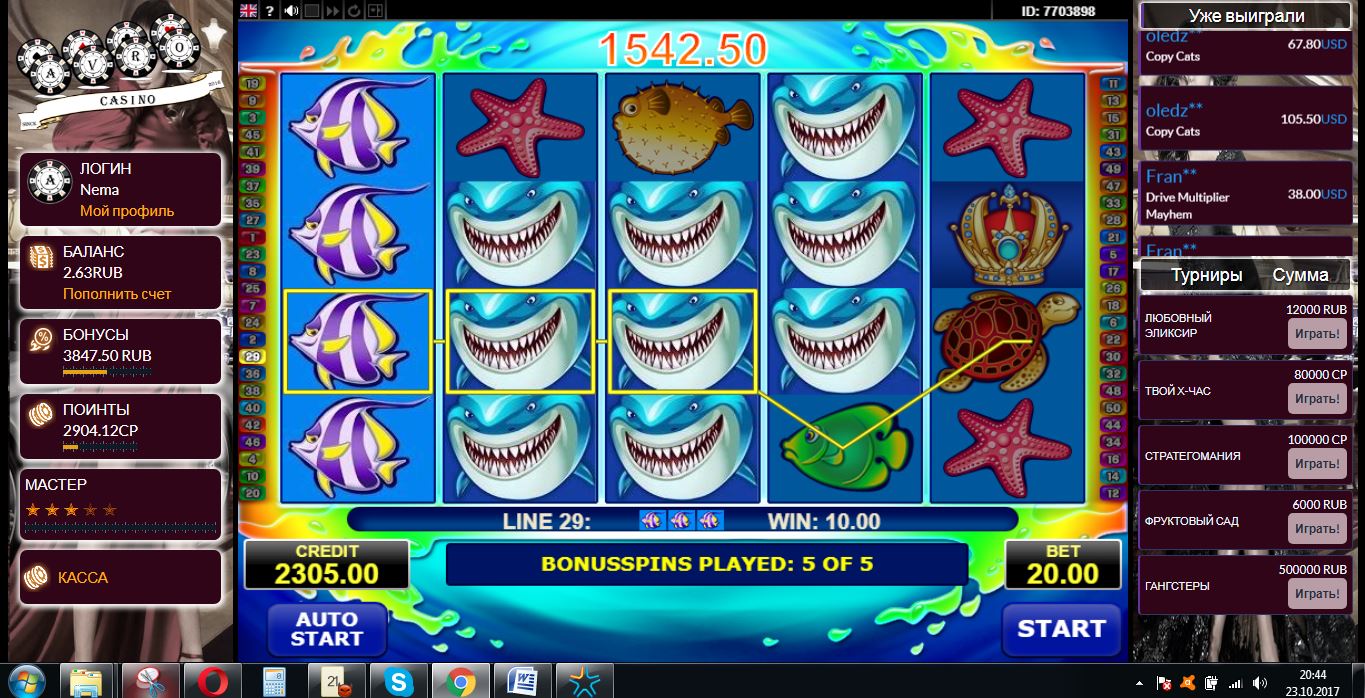1365x698 pixels.
Task: Join the Стратегомания tournament with Играть!
Action: [x=1316, y=464]
